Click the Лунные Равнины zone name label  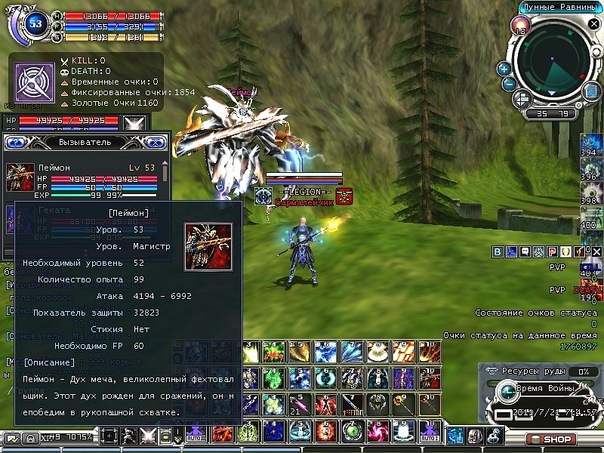coord(561,7)
